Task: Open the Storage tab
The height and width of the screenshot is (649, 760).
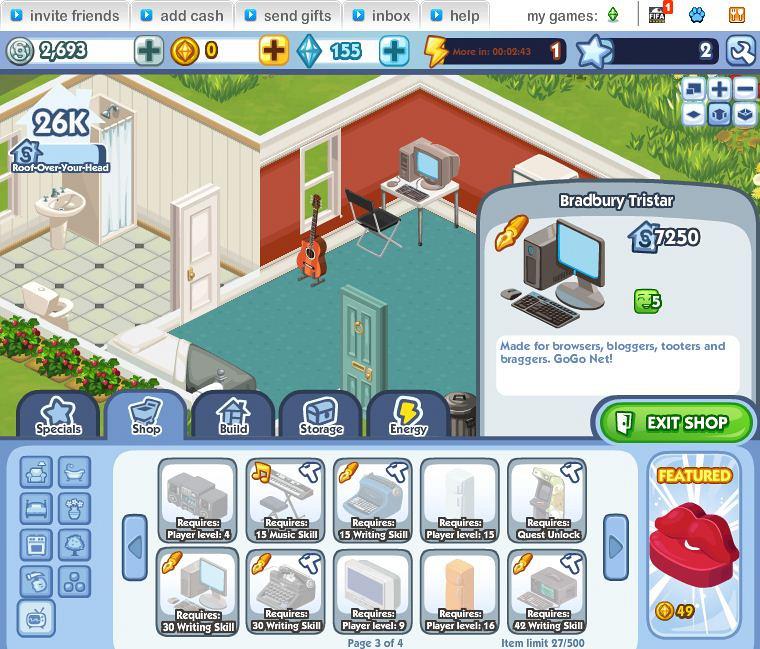Action: click(321, 415)
